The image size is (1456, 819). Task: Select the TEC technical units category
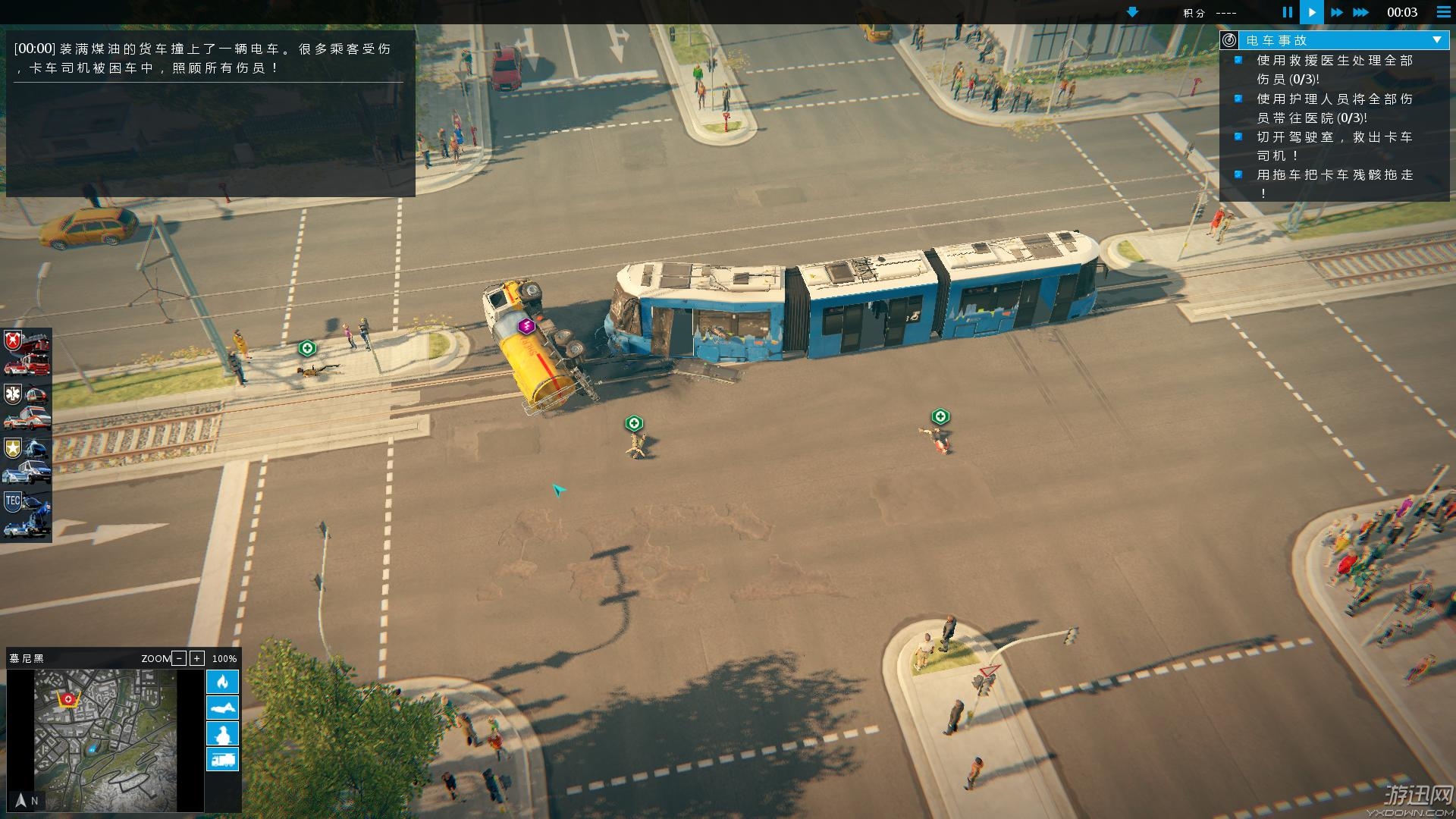tap(27, 514)
